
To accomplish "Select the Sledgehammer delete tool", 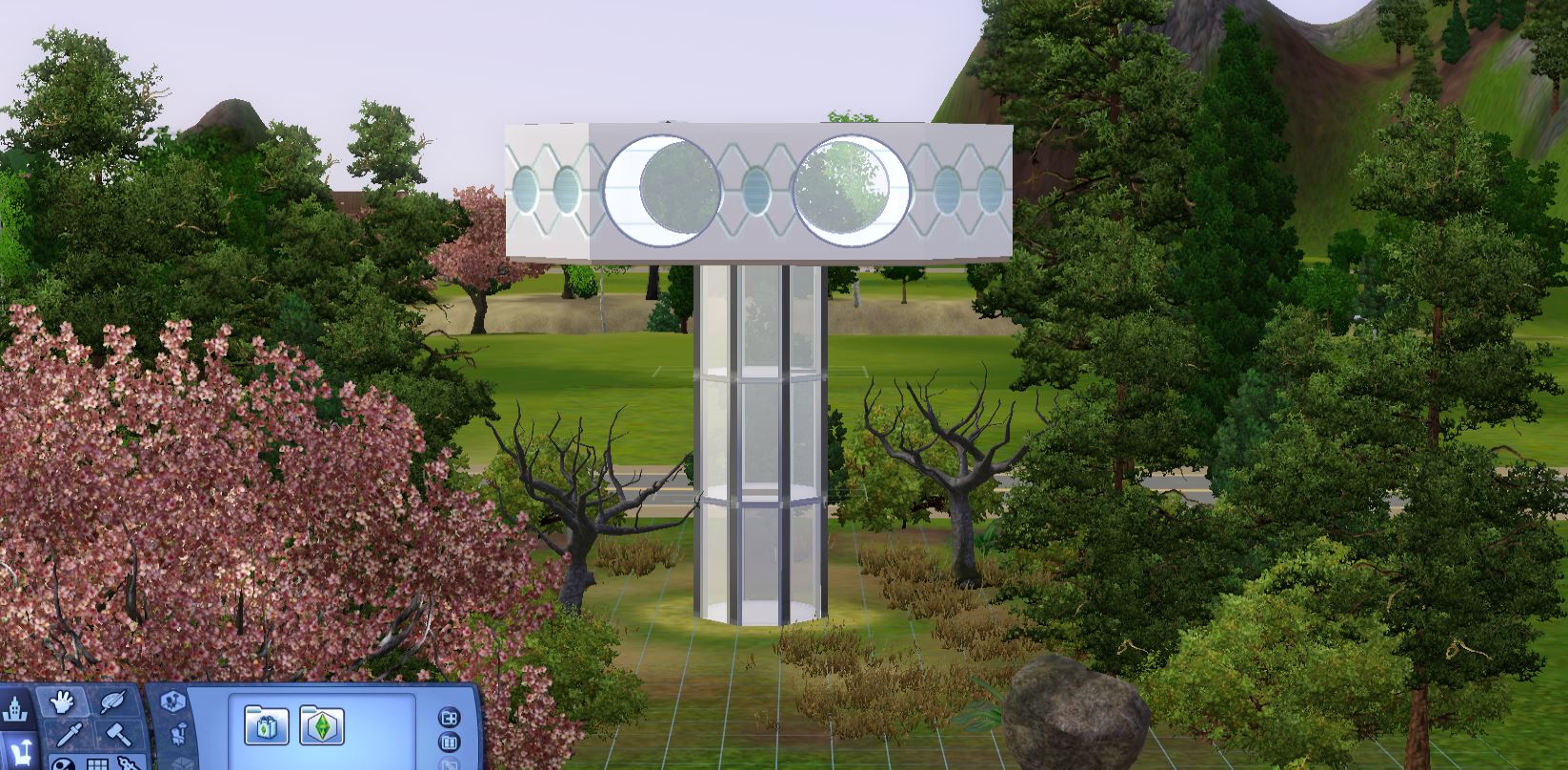I will click(116, 735).
